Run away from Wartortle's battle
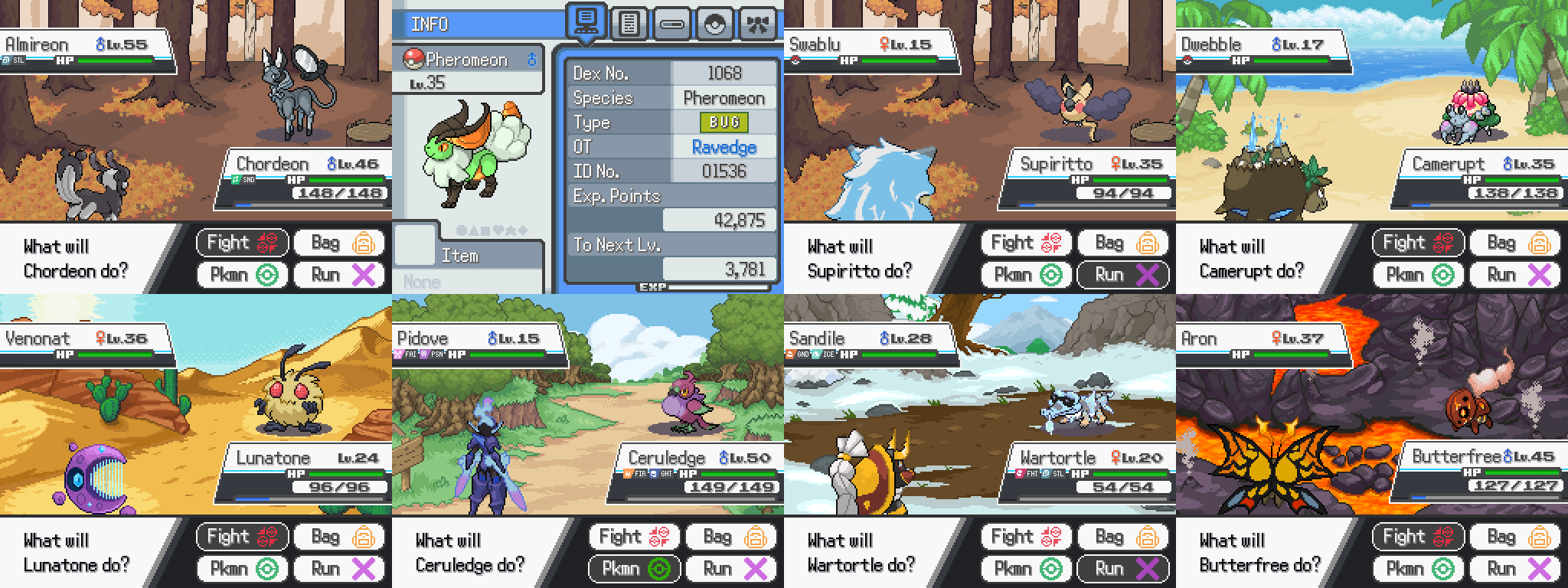Image resolution: width=1568 pixels, height=588 pixels. tap(1124, 568)
